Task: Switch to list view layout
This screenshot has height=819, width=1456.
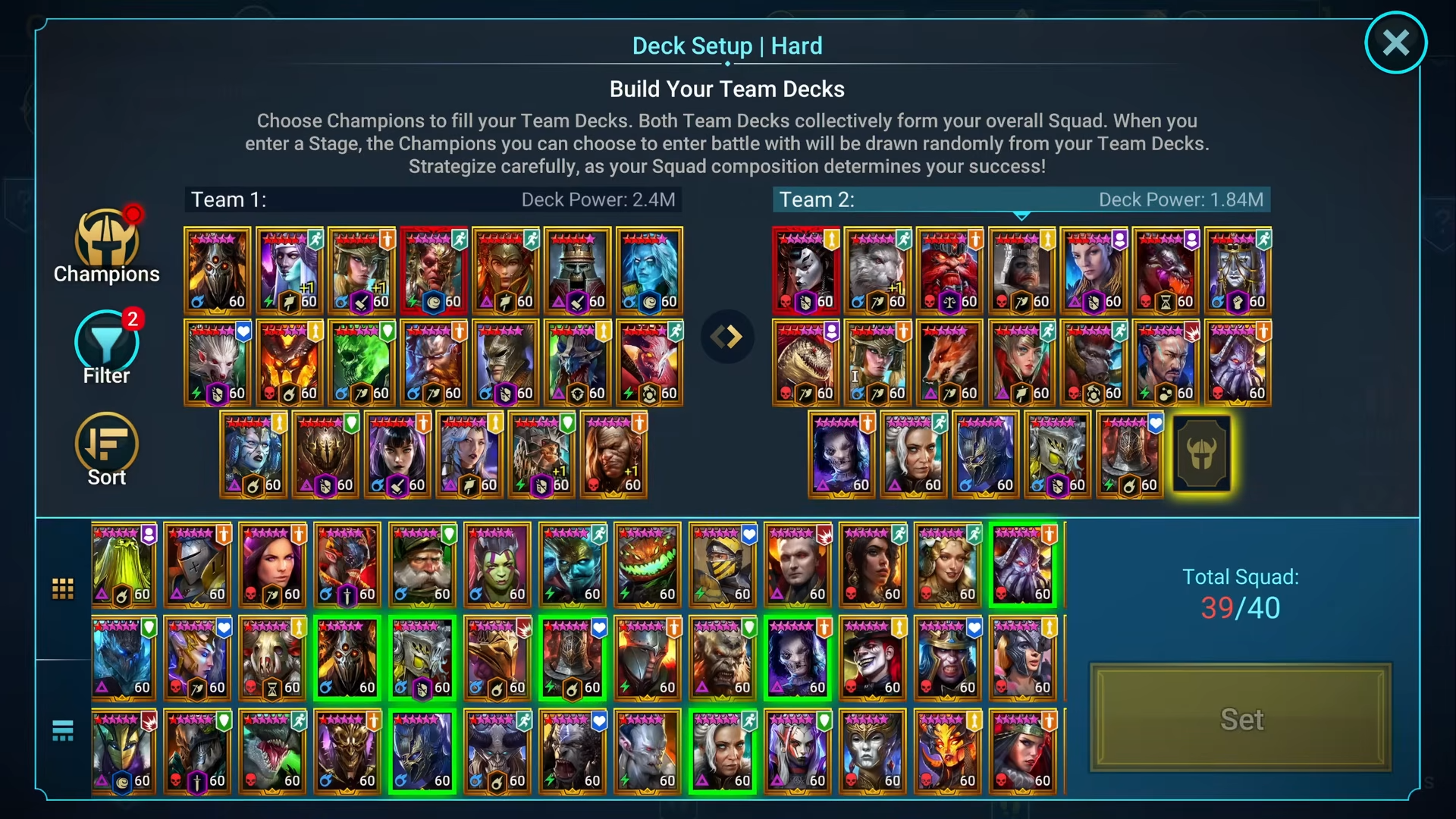Action: click(63, 730)
